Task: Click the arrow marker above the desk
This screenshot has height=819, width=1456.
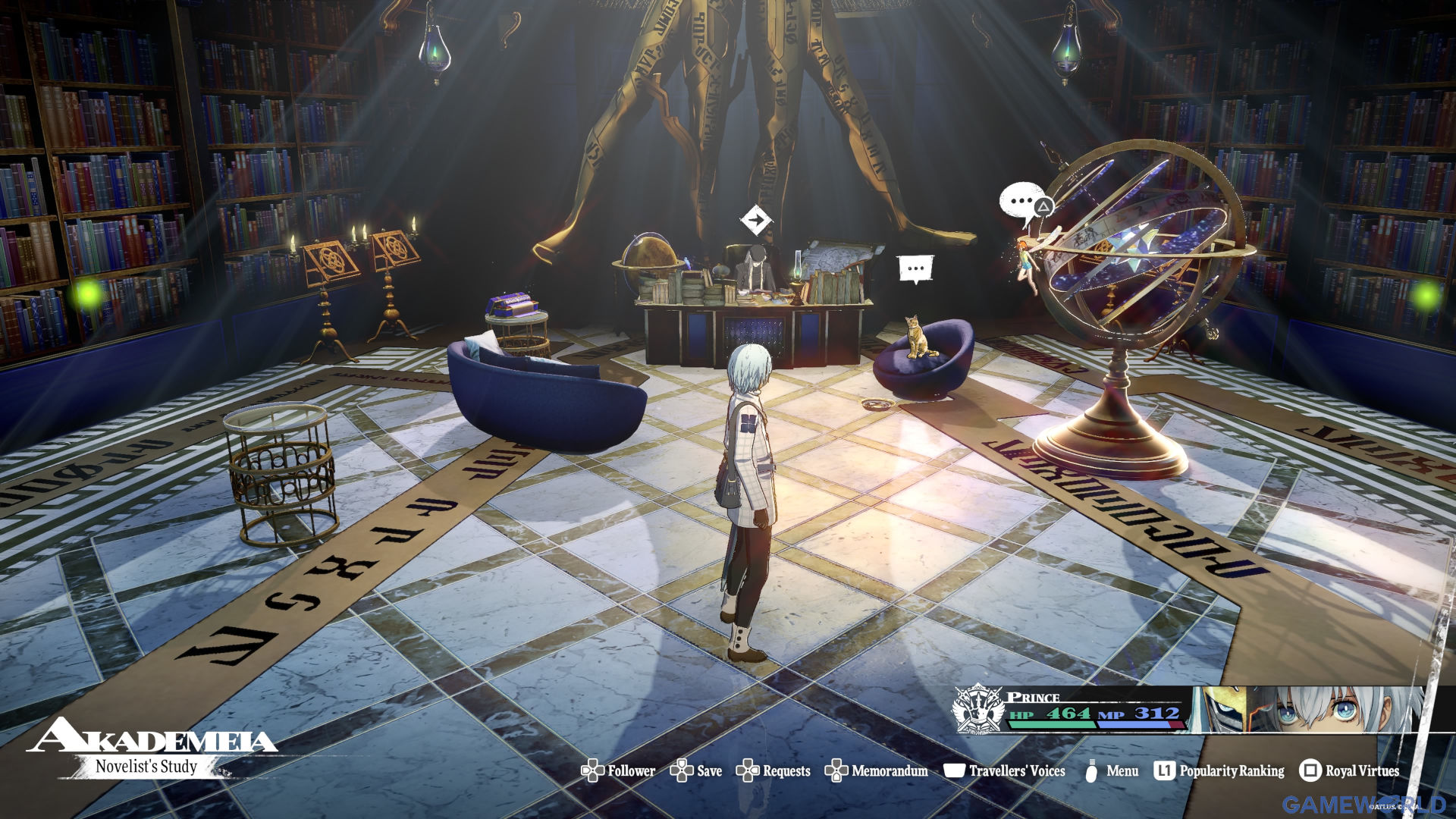Action: pyautogui.click(x=755, y=221)
